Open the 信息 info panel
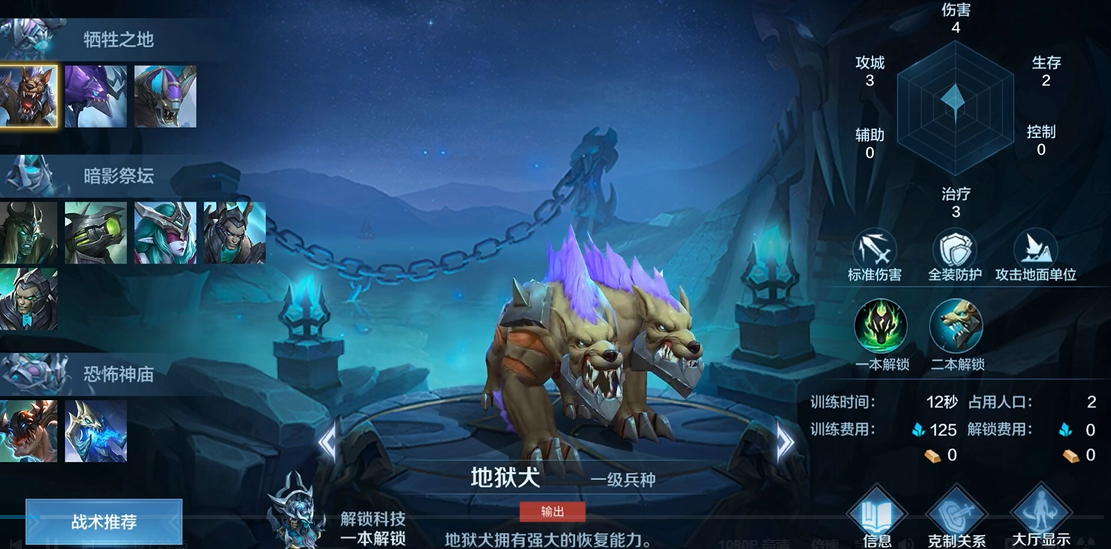1111x549 pixels. click(x=877, y=517)
